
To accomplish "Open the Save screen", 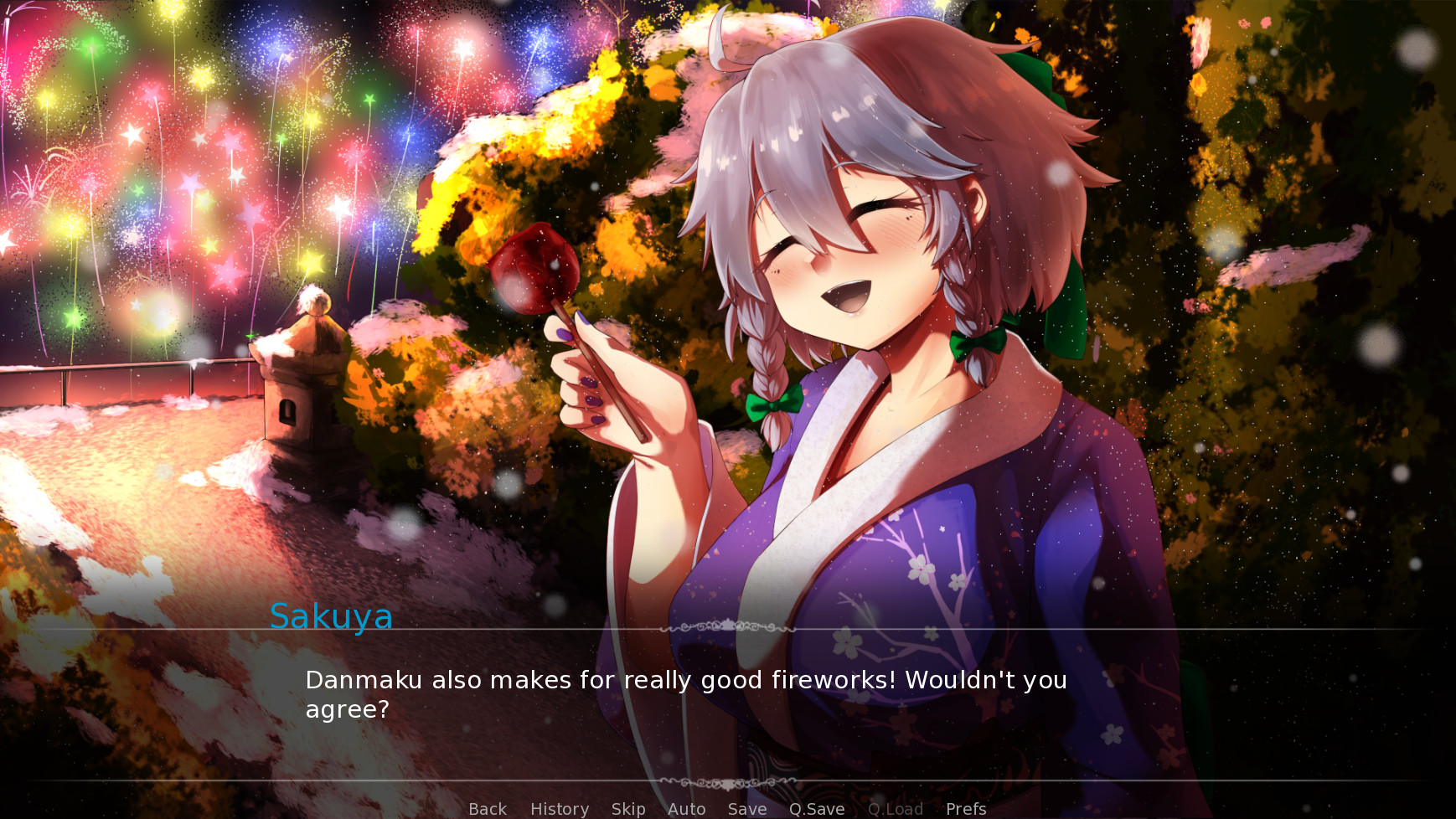I will (746, 809).
